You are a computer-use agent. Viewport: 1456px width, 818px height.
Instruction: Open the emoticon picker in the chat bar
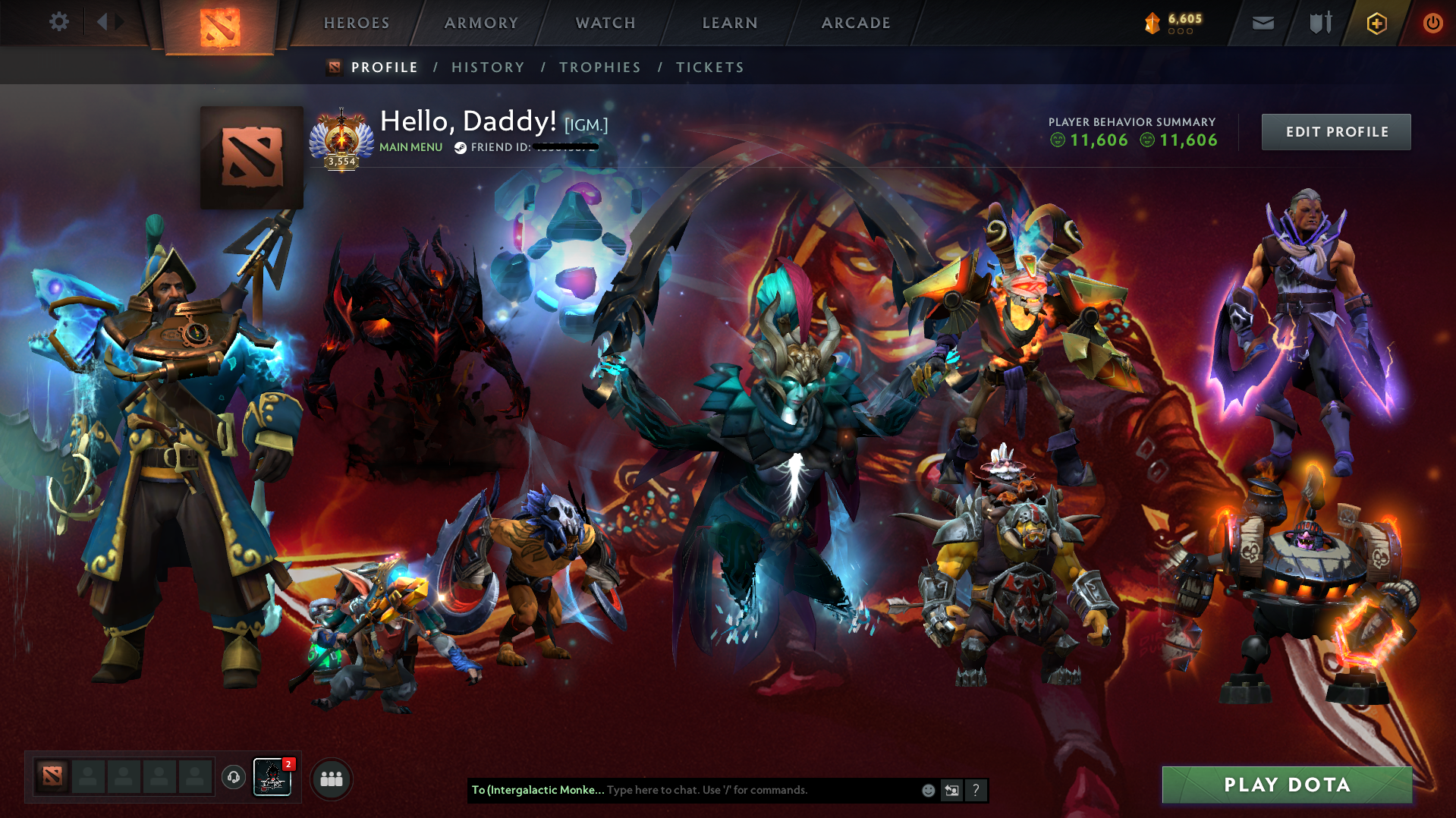(x=928, y=790)
